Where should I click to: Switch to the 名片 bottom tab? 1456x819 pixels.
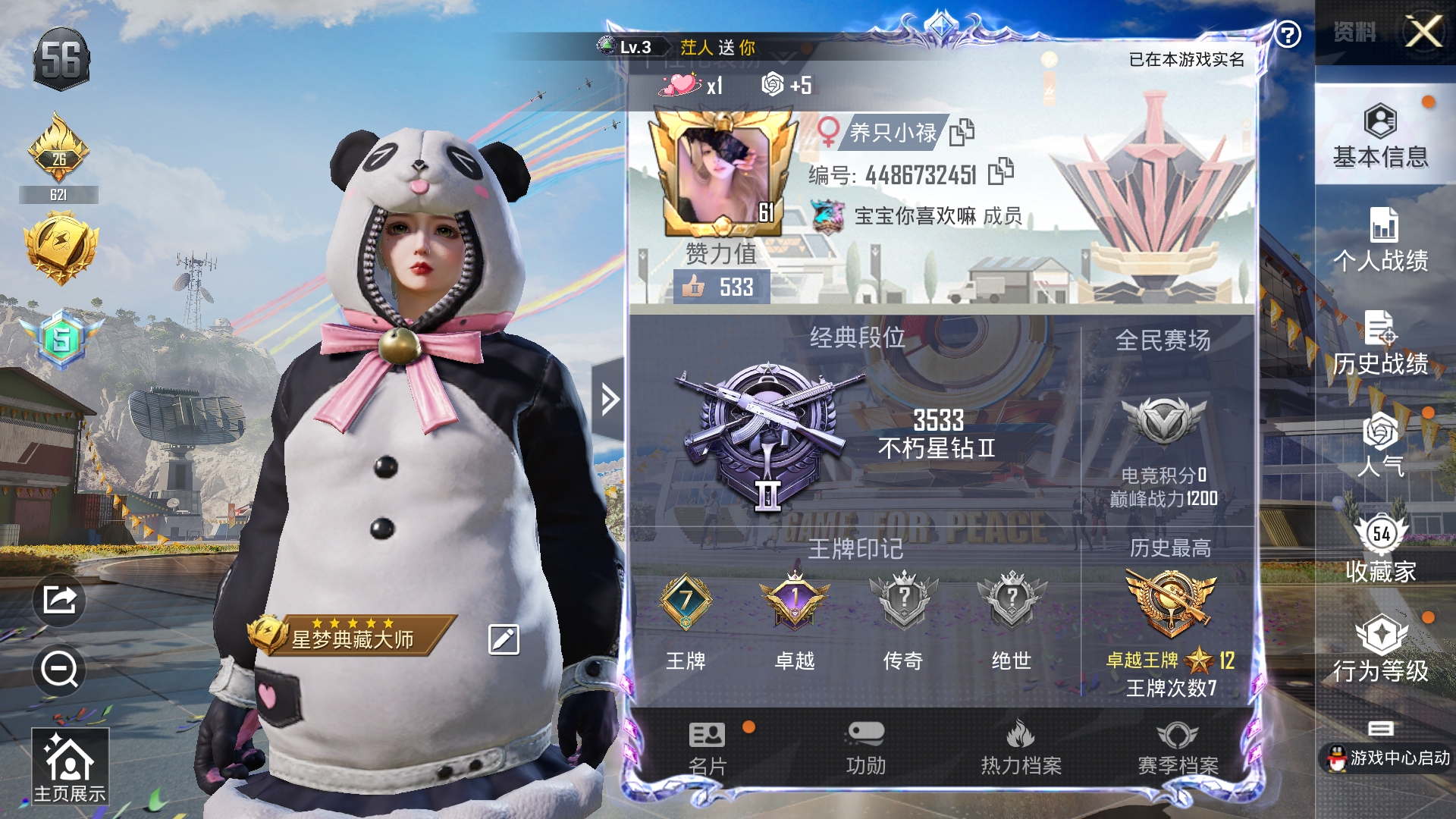click(x=707, y=748)
